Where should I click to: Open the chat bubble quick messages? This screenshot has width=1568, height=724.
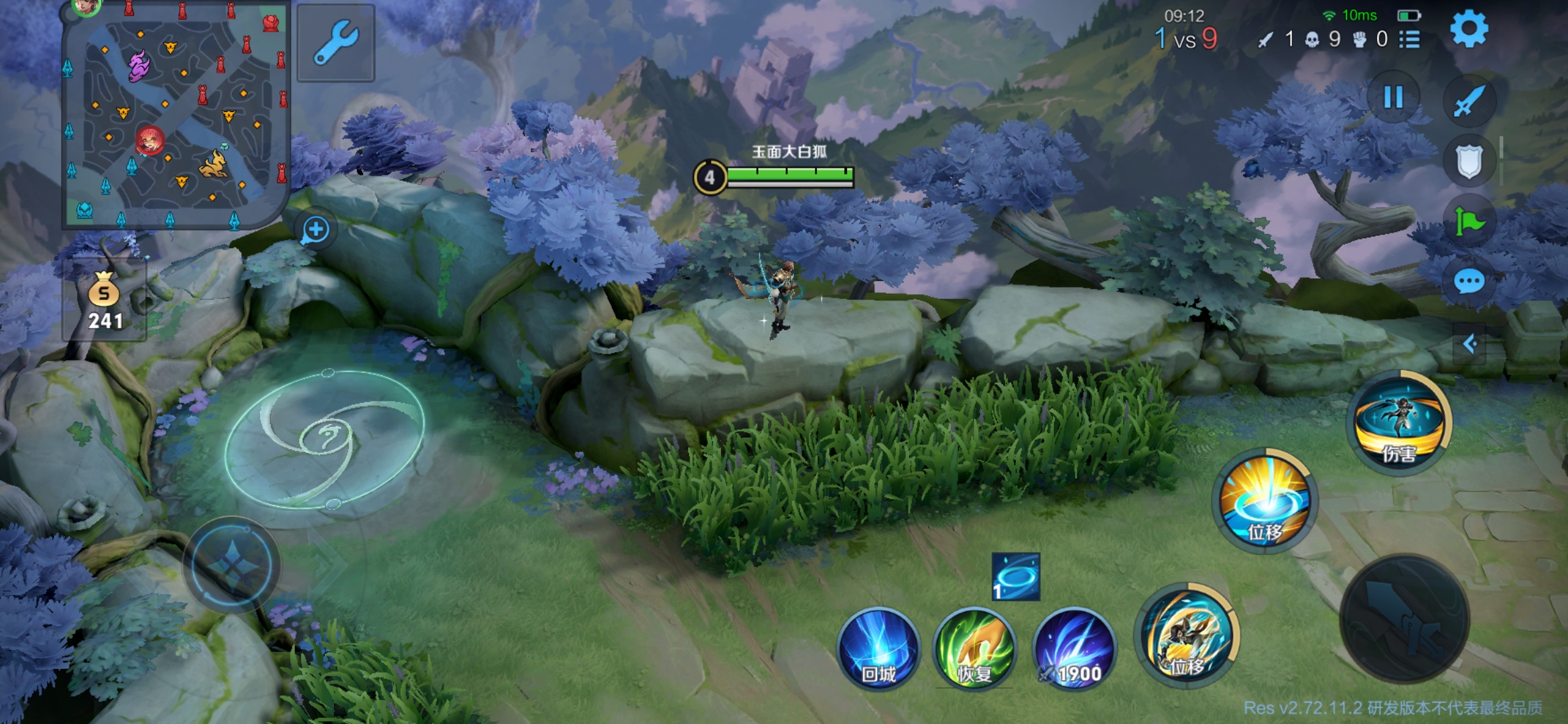pyautogui.click(x=1469, y=282)
